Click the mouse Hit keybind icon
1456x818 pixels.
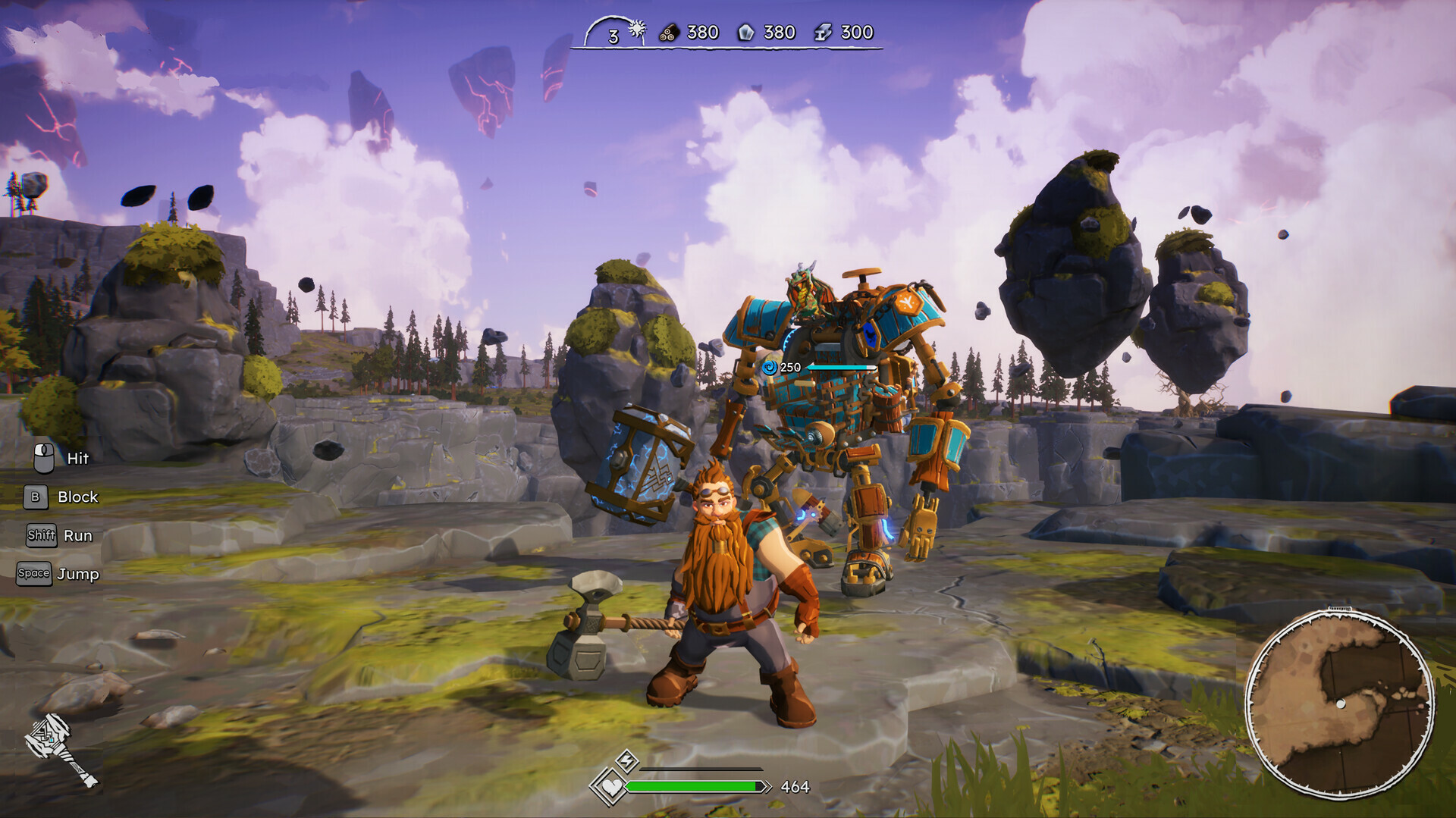point(43,458)
